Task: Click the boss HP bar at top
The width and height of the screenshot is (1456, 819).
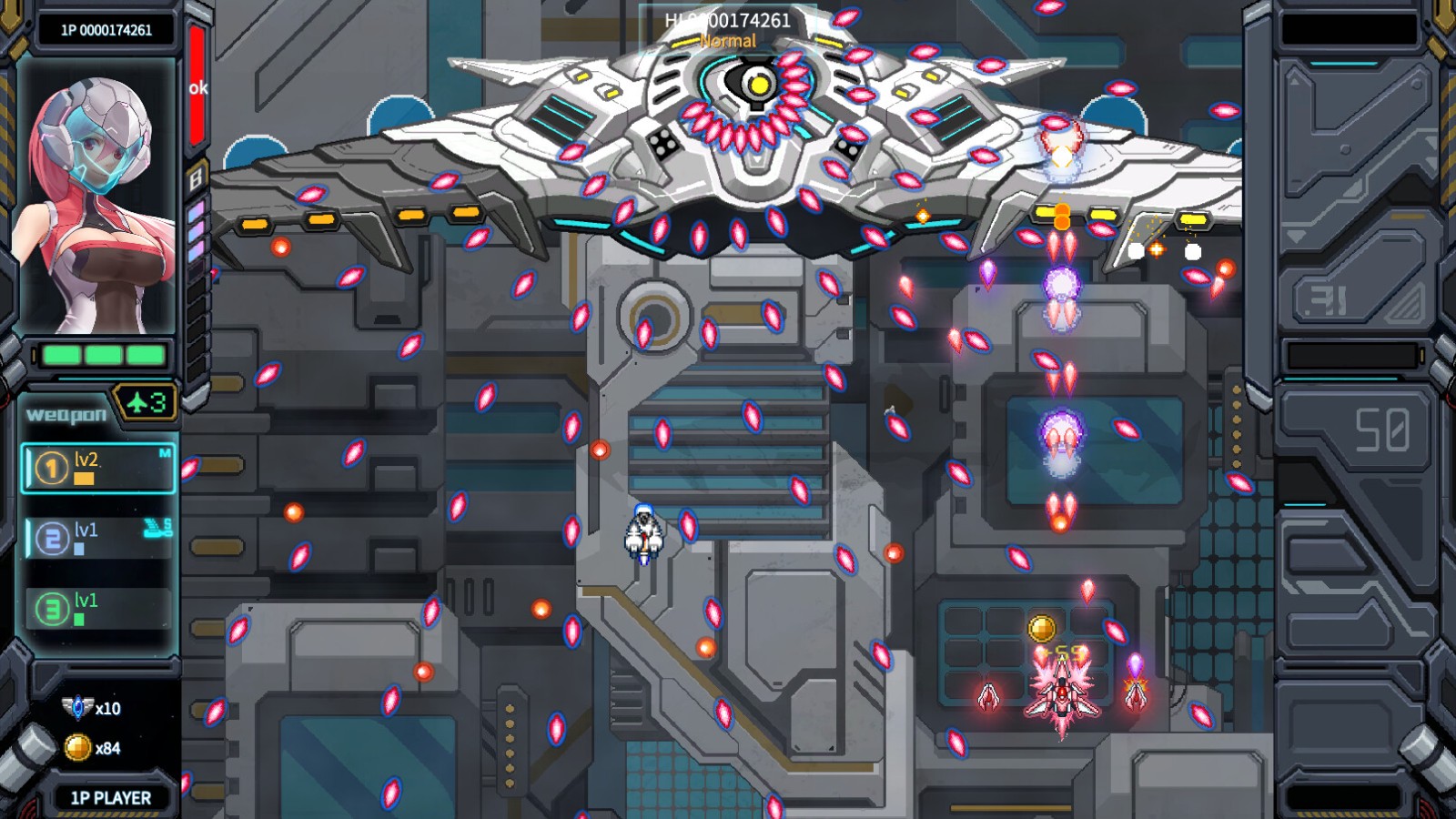Action: click(x=728, y=21)
